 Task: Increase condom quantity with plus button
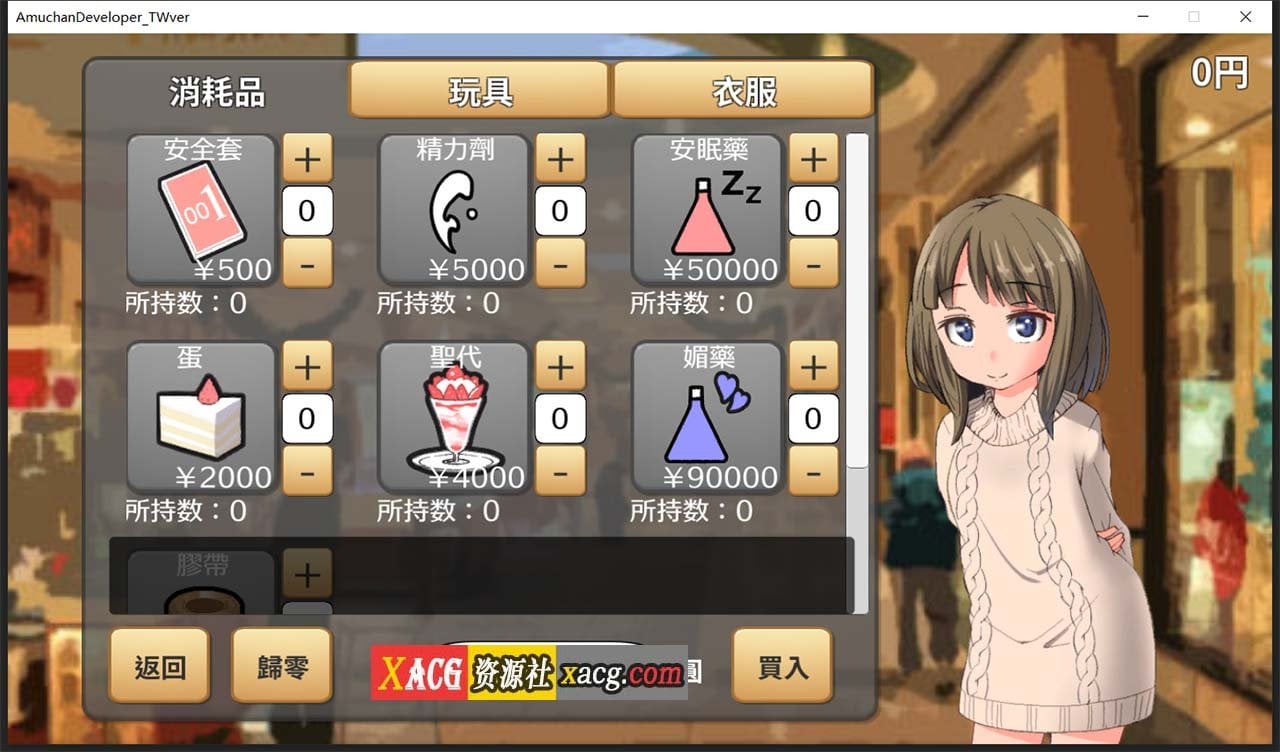pos(307,158)
